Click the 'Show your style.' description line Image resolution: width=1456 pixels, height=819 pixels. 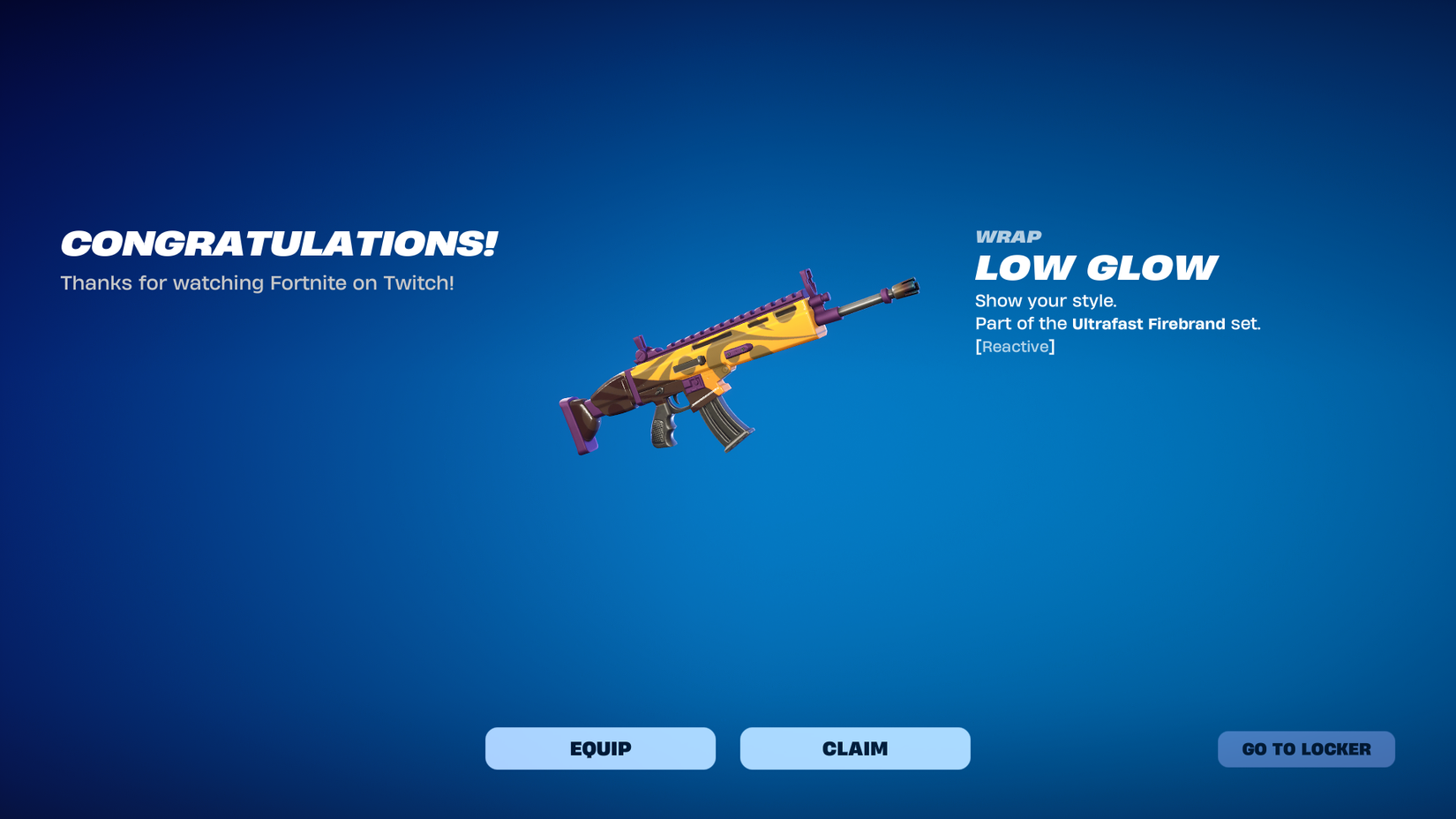click(1046, 300)
